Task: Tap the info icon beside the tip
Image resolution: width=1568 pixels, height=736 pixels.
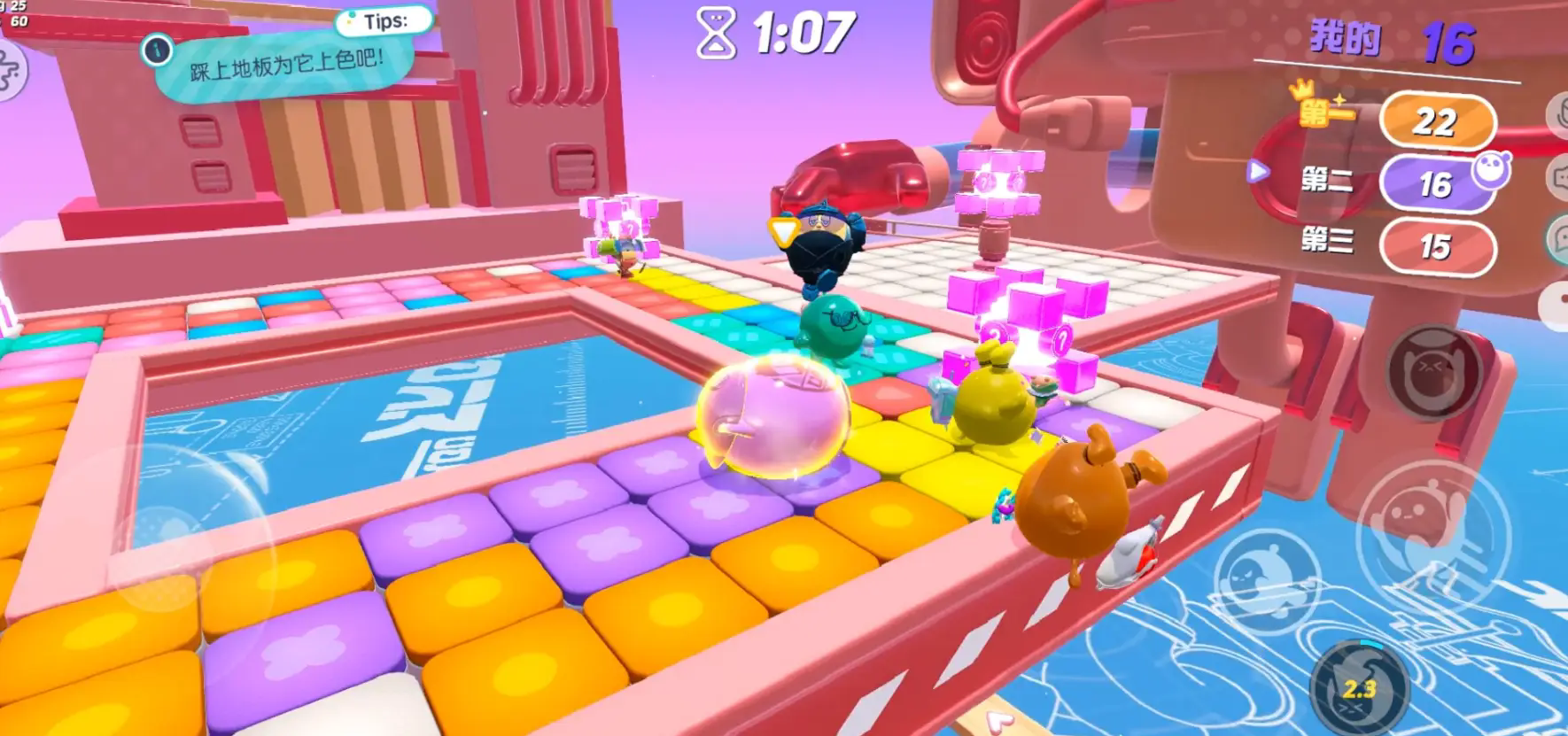Action: click(x=158, y=50)
